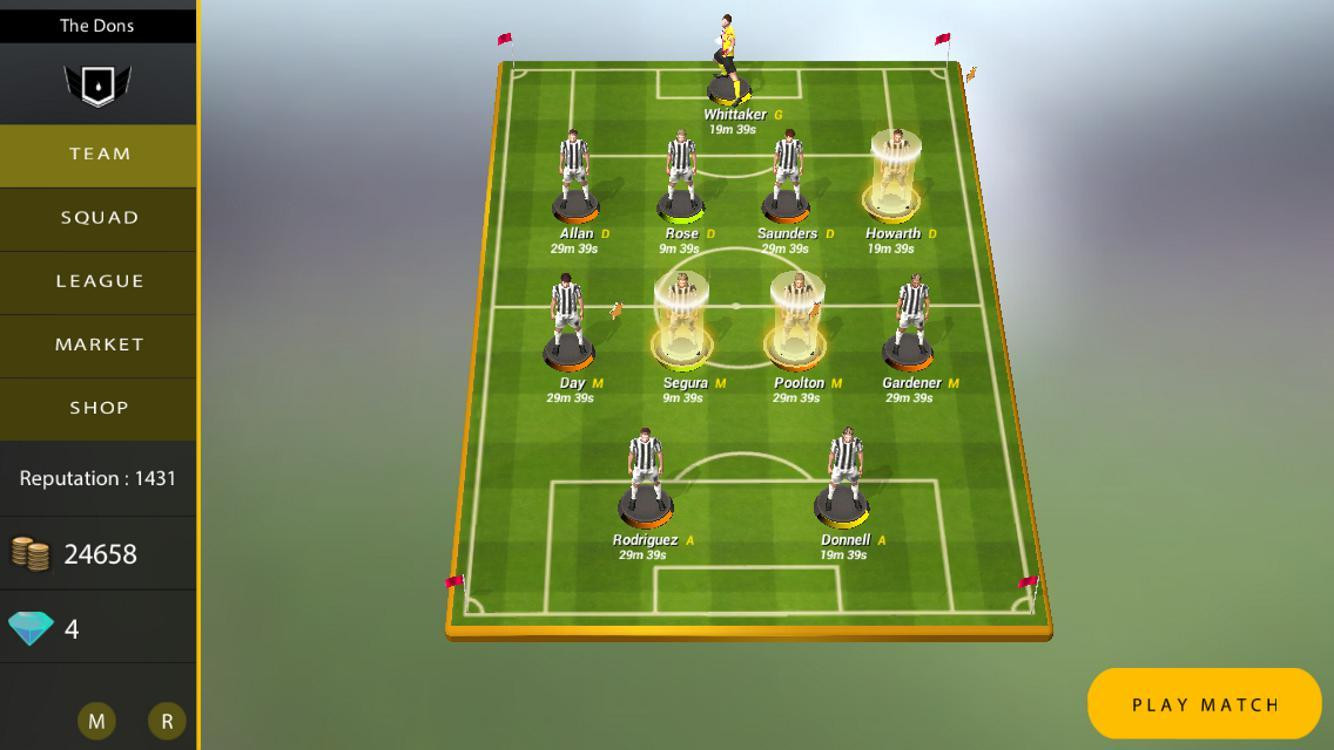Switch to the SQUAD section
The height and width of the screenshot is (750, 1334).
(97, 217)
